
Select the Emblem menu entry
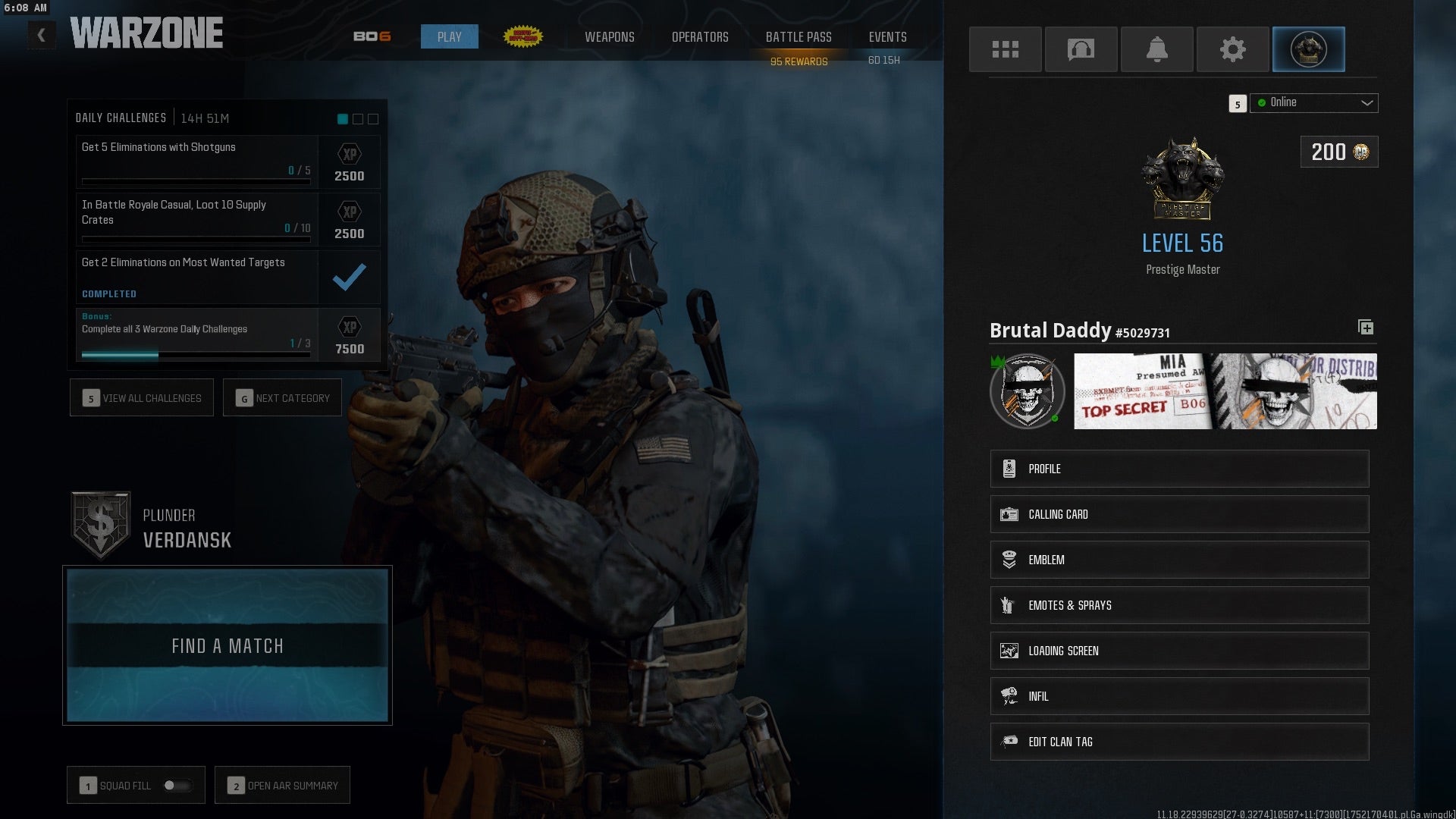1179,560
